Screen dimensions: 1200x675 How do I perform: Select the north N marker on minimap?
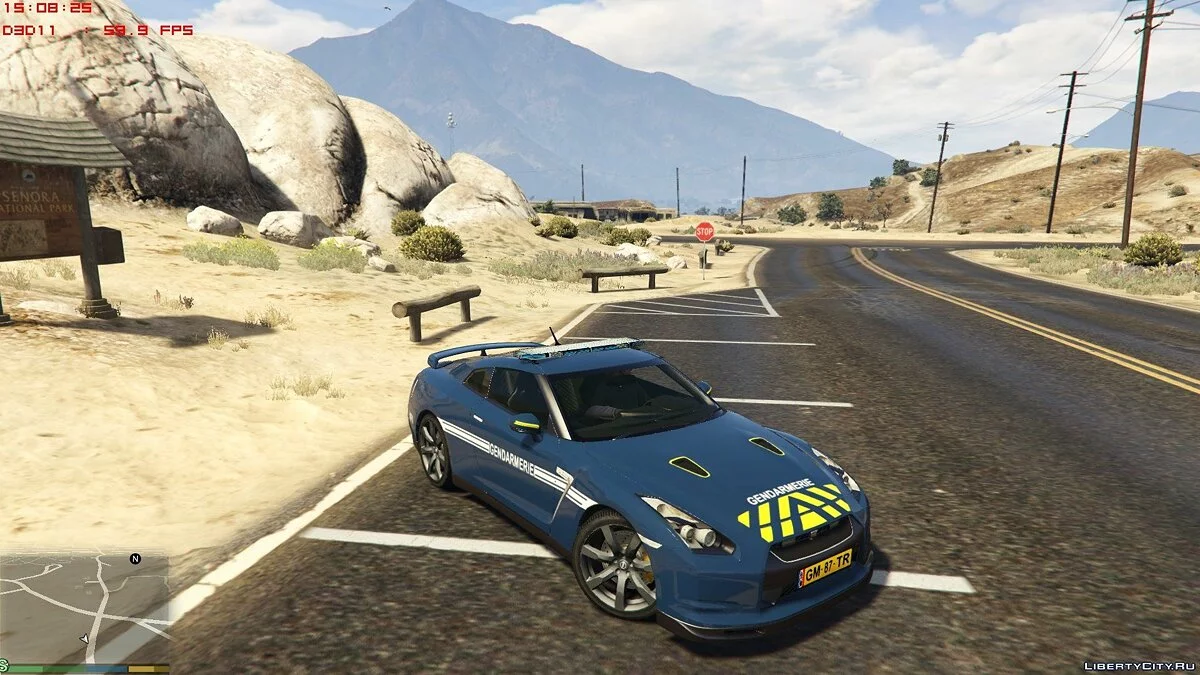point(135,559)
